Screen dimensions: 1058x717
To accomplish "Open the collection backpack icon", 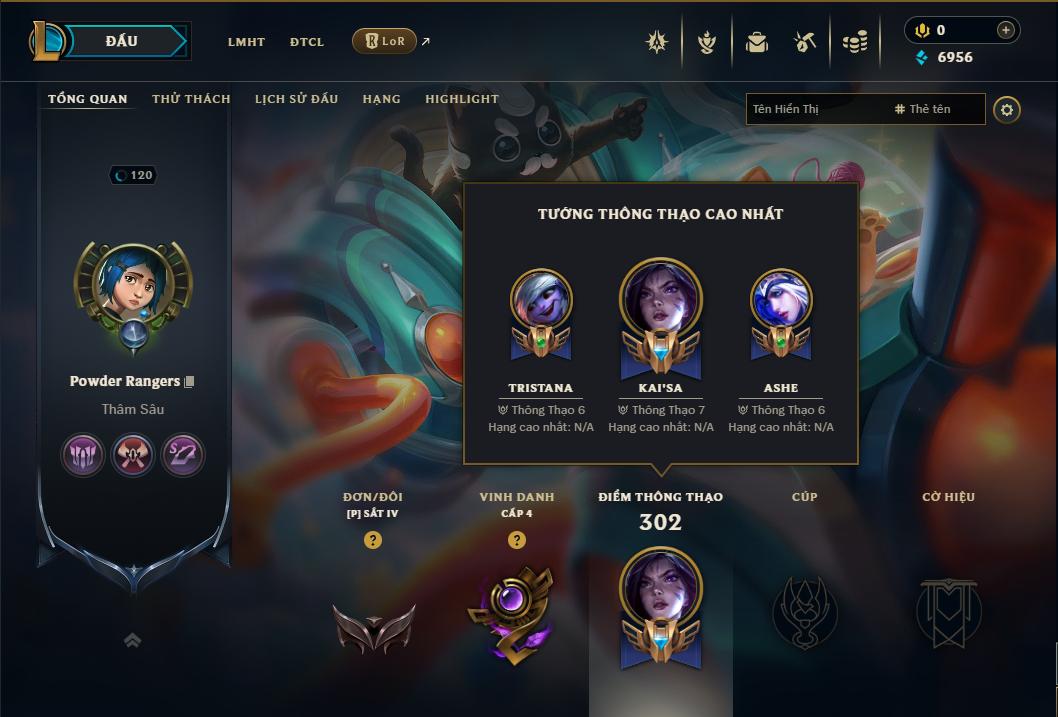I will coord(757,42).
